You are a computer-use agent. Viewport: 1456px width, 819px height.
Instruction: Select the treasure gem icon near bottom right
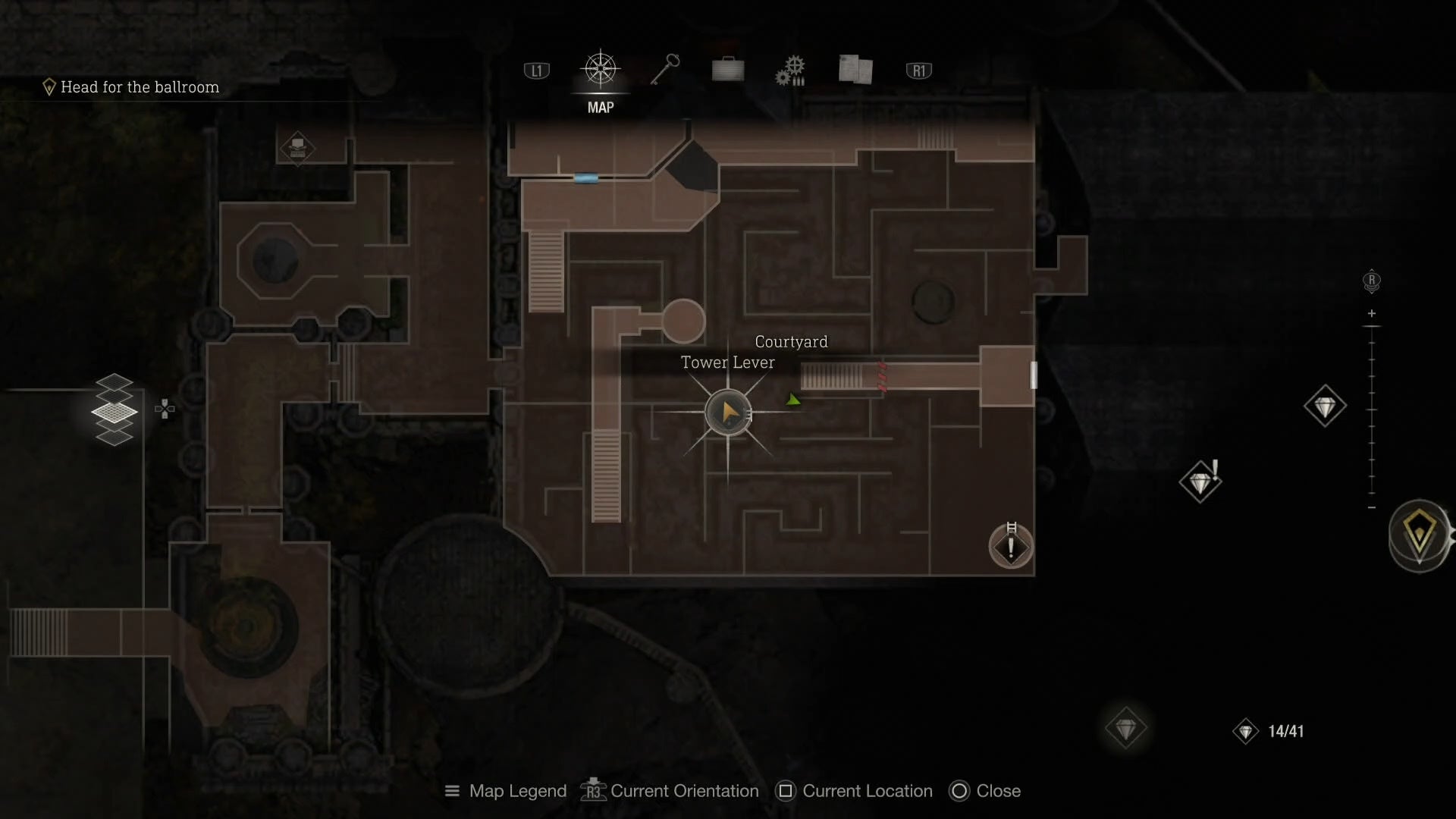(1125, 730)
